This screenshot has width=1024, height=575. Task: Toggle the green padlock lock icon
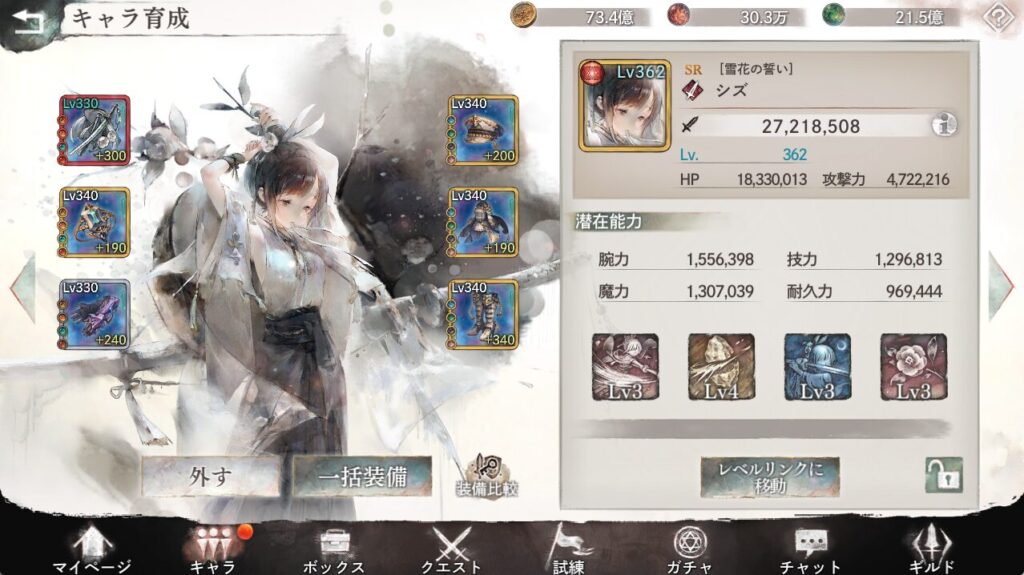(943, 475)
